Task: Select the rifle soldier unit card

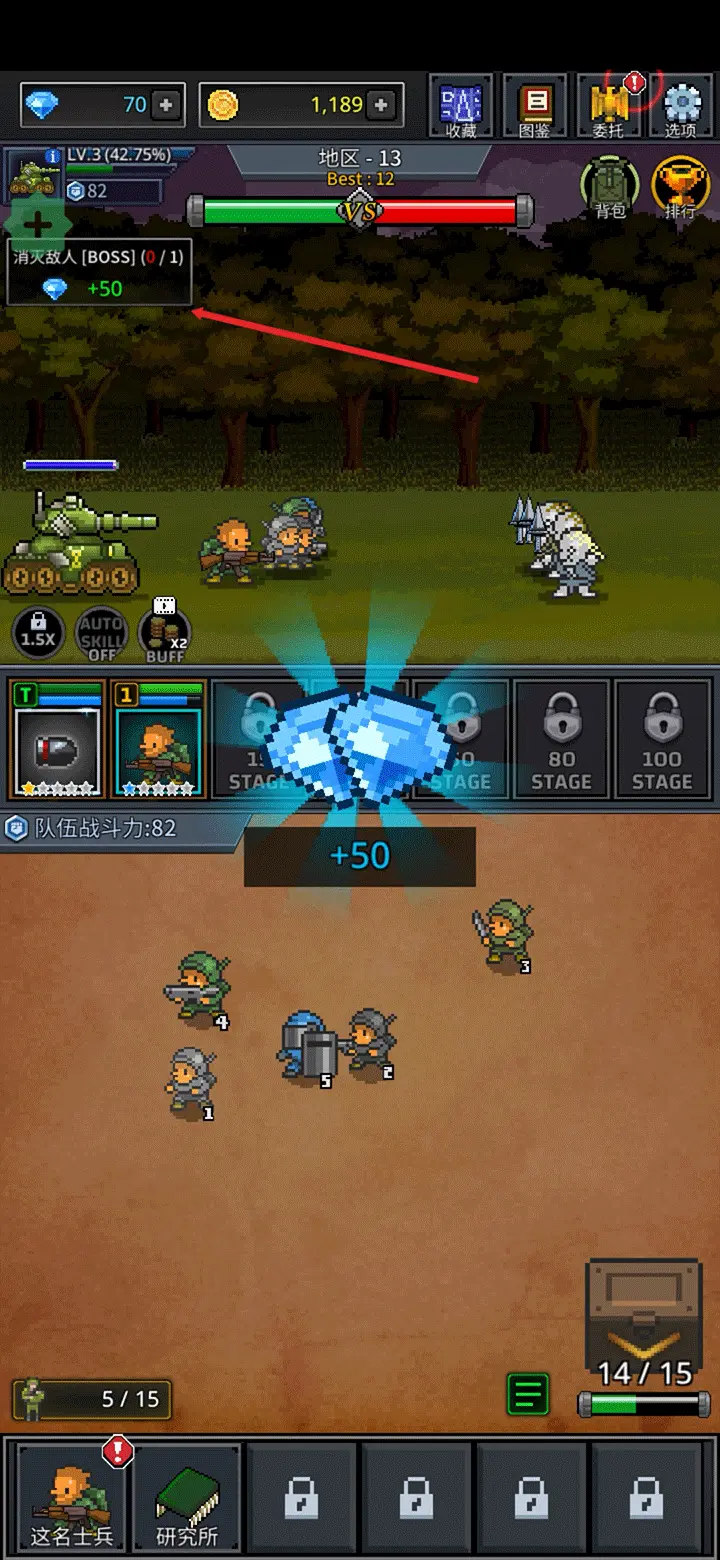Action: (159, 739)
